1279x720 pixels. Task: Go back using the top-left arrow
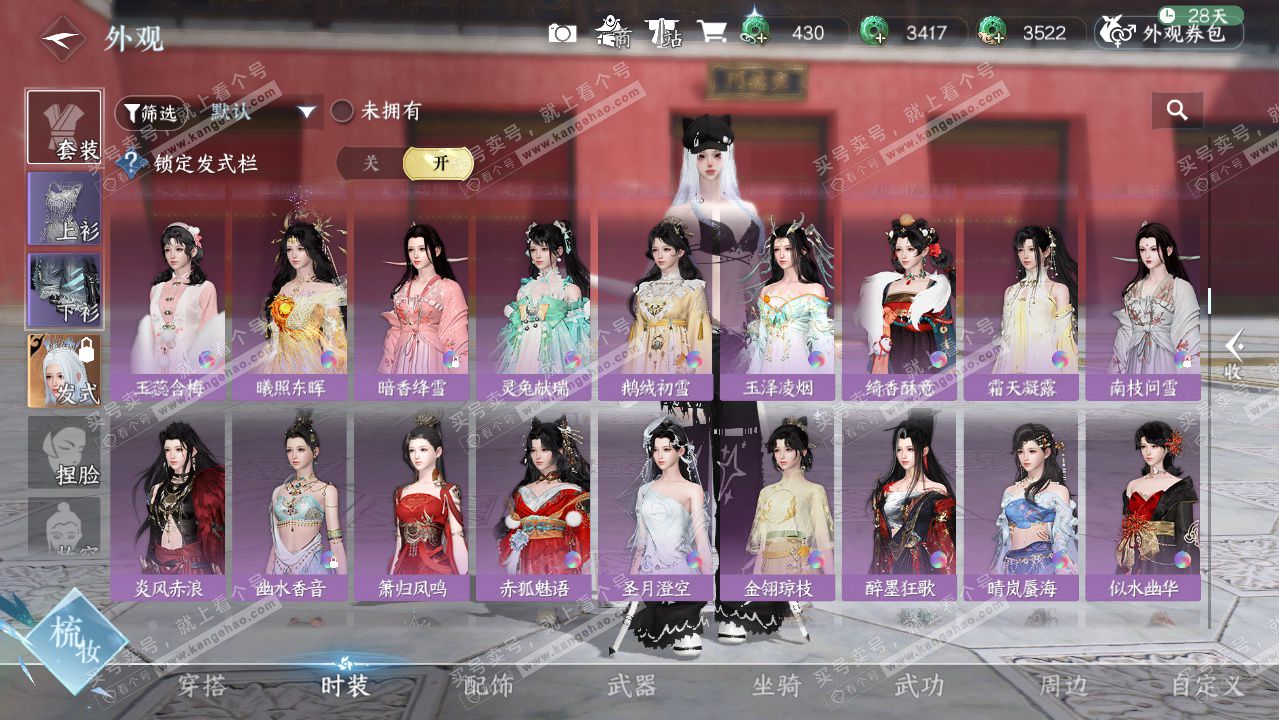coord(63,39)
